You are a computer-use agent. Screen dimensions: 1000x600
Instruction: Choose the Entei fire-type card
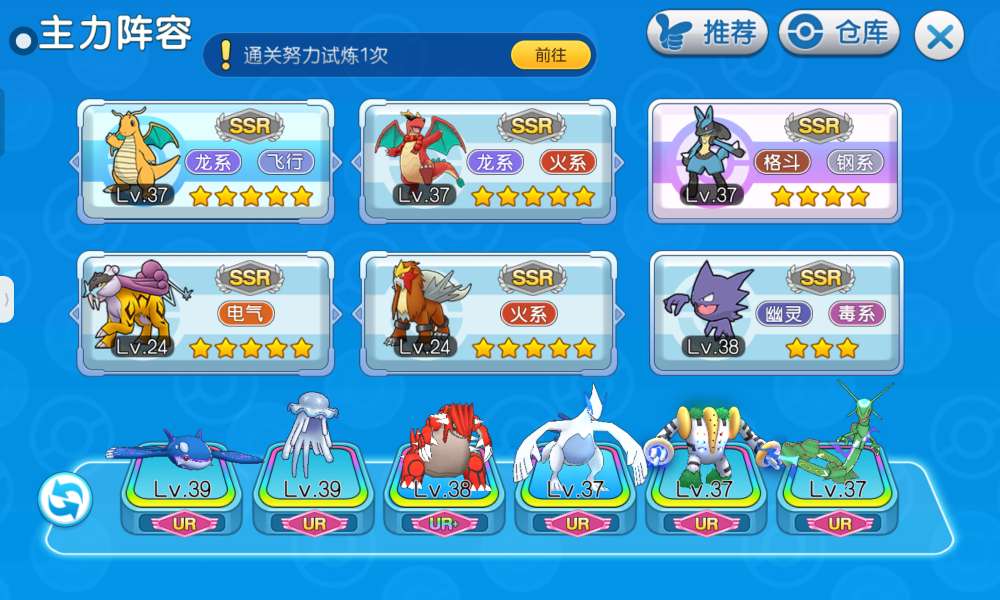pyautogui.click(x=488, y=313)
